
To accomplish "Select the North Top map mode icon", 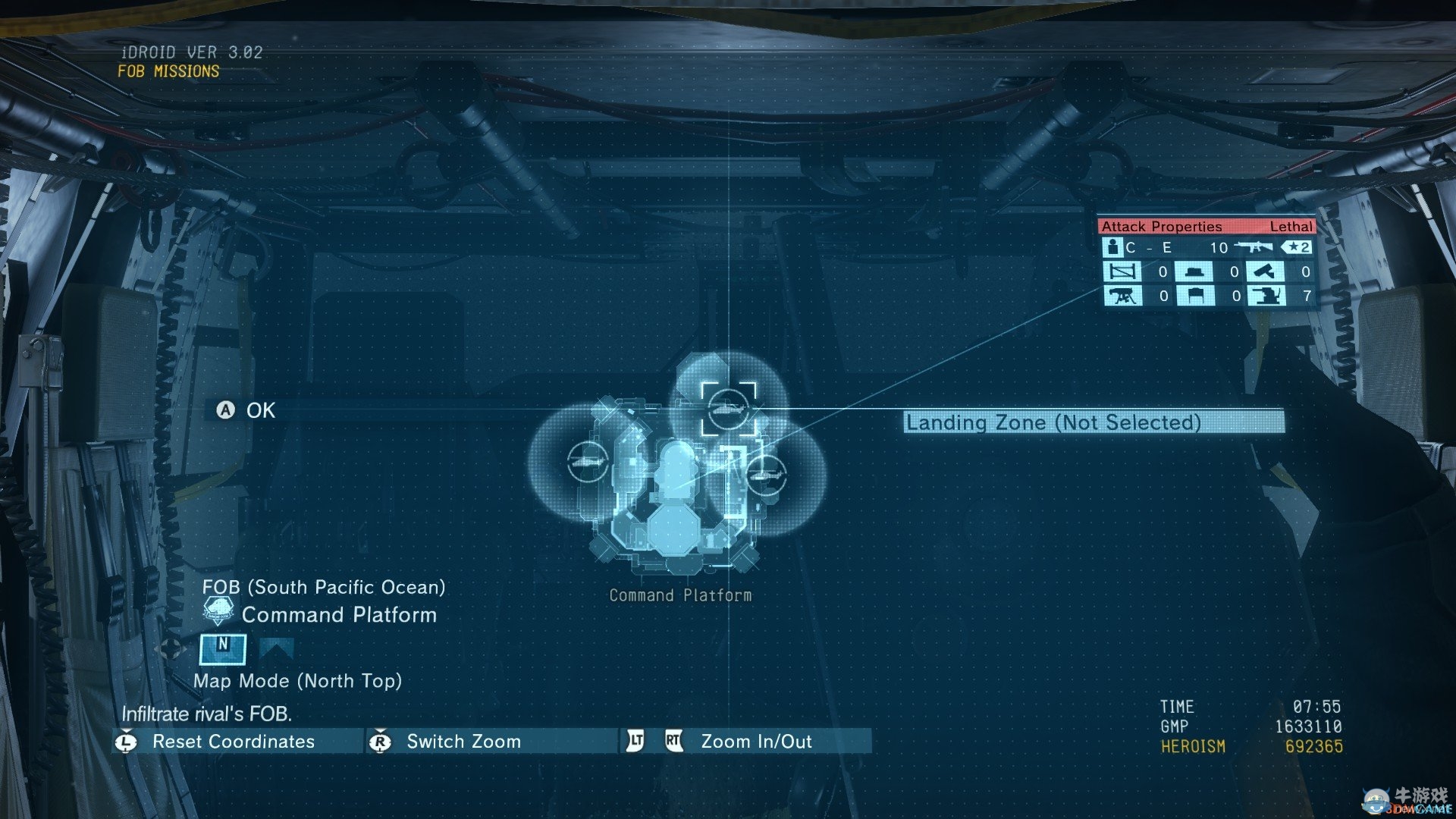I will click(x=222, y=649).
